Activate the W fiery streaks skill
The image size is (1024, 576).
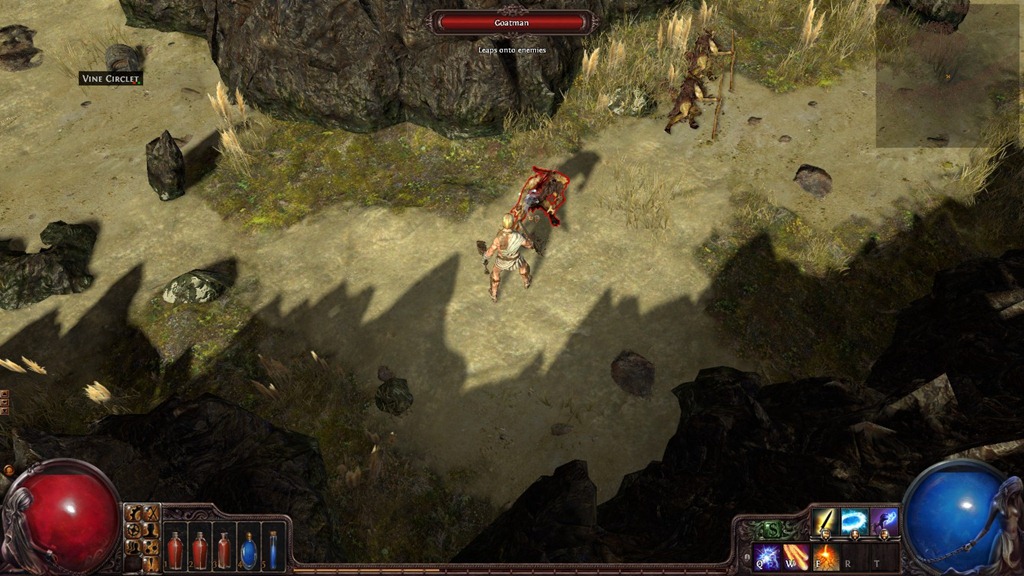[796, 556]
